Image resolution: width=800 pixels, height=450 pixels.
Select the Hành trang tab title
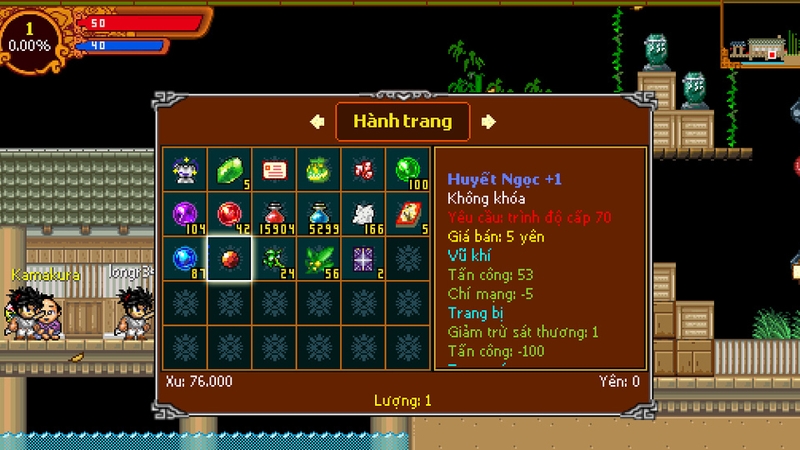(x=402, y=122)
